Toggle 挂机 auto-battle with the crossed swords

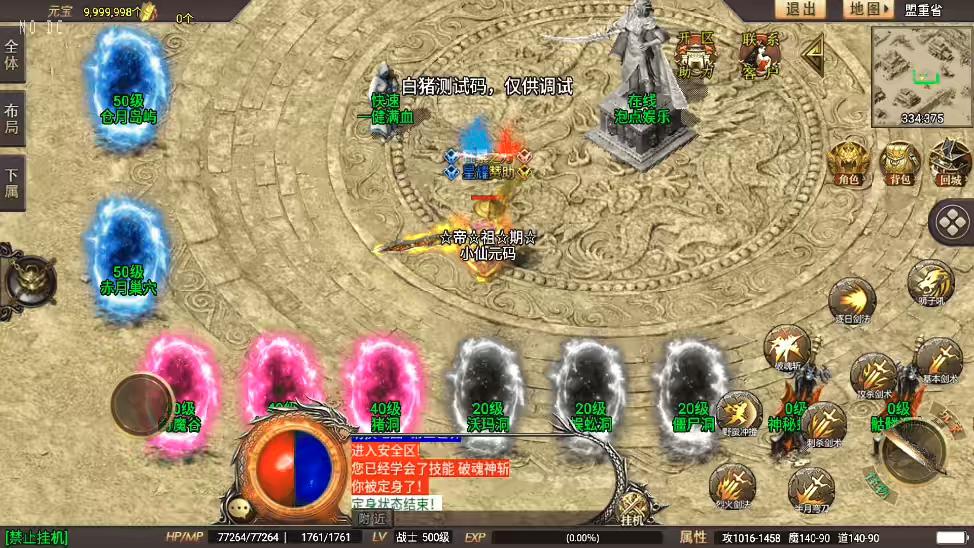632,508
